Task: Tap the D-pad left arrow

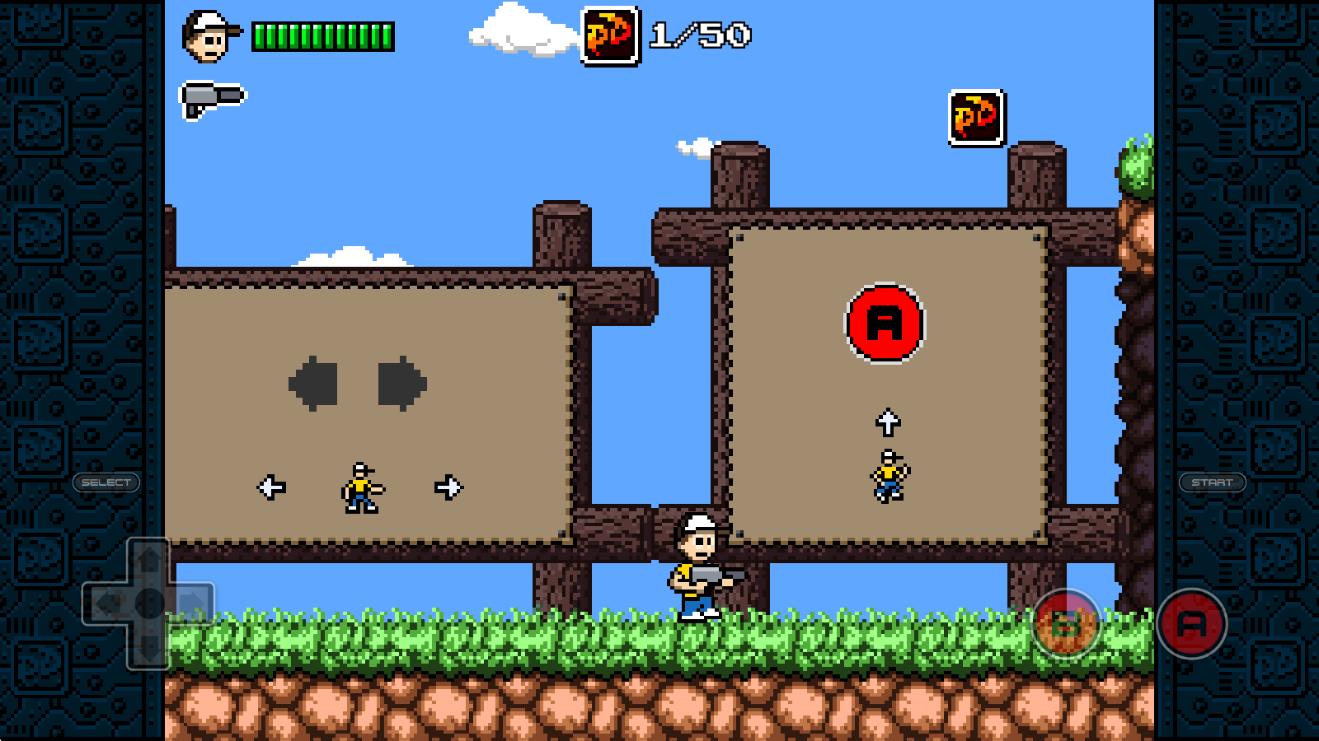Action: coord(108,603)
